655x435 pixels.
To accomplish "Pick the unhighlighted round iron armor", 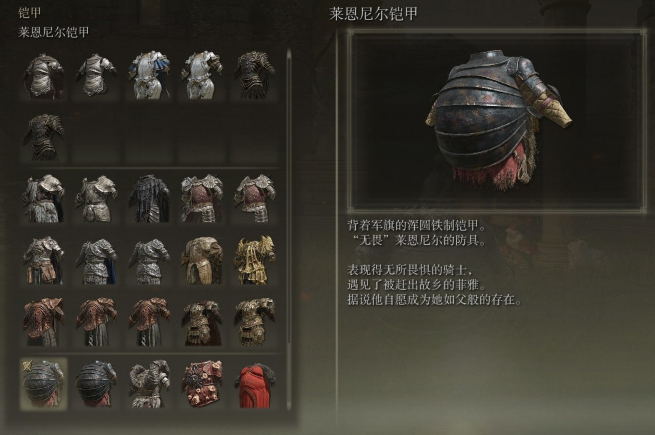I will point(96,383).
